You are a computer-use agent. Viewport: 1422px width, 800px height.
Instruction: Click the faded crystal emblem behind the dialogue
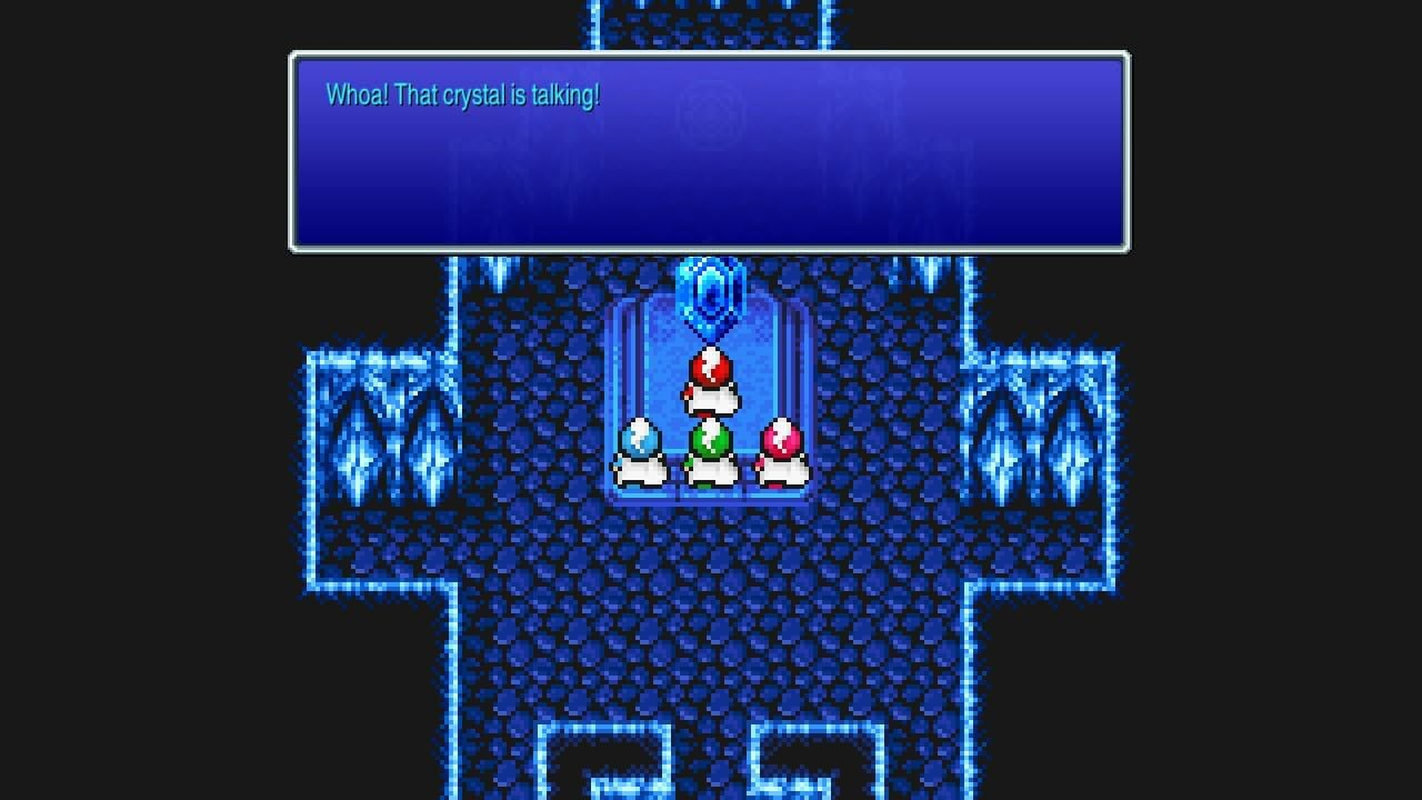(x=710, y=115)
